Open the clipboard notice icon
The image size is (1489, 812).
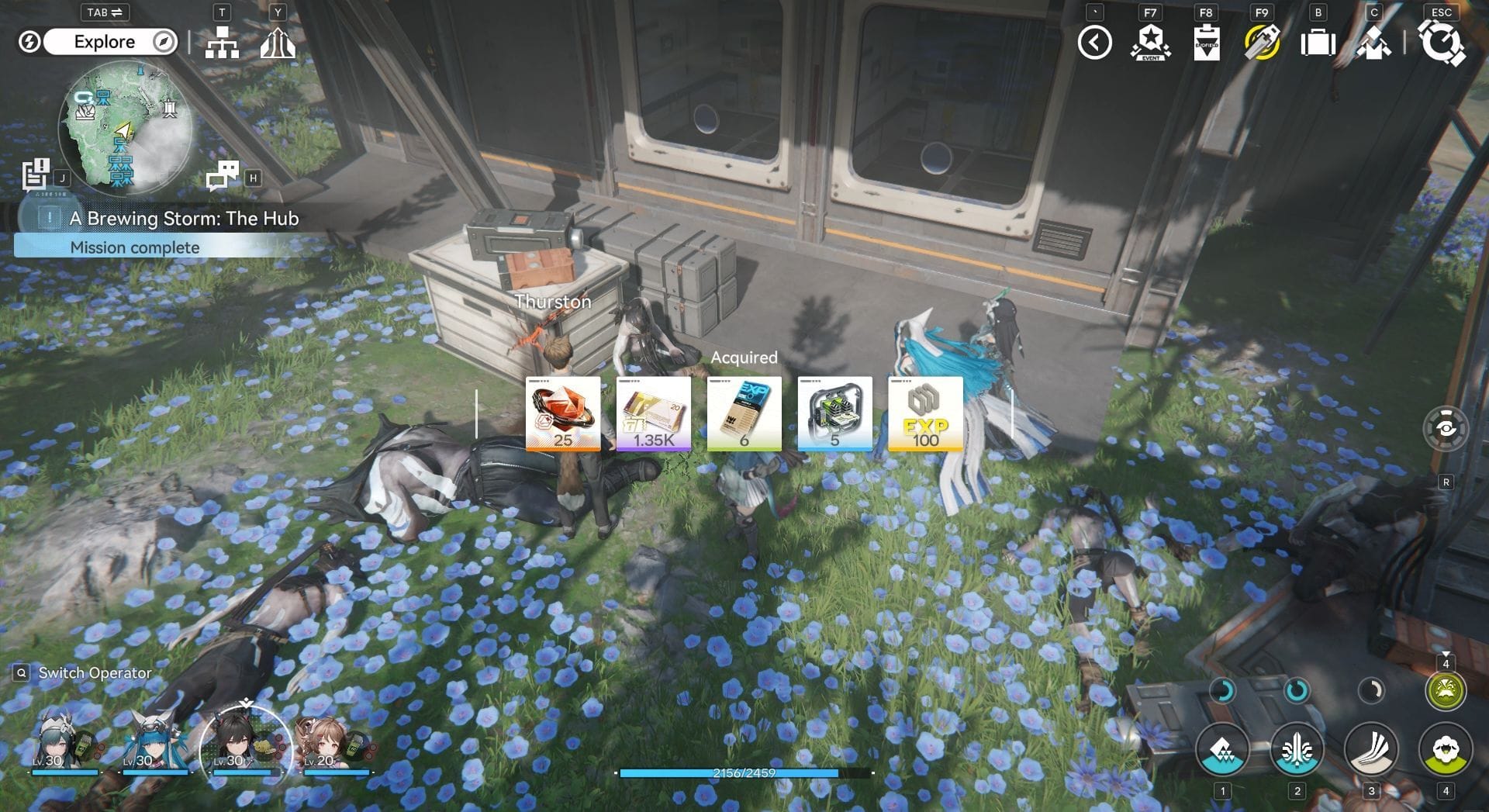pos(1206,43)
